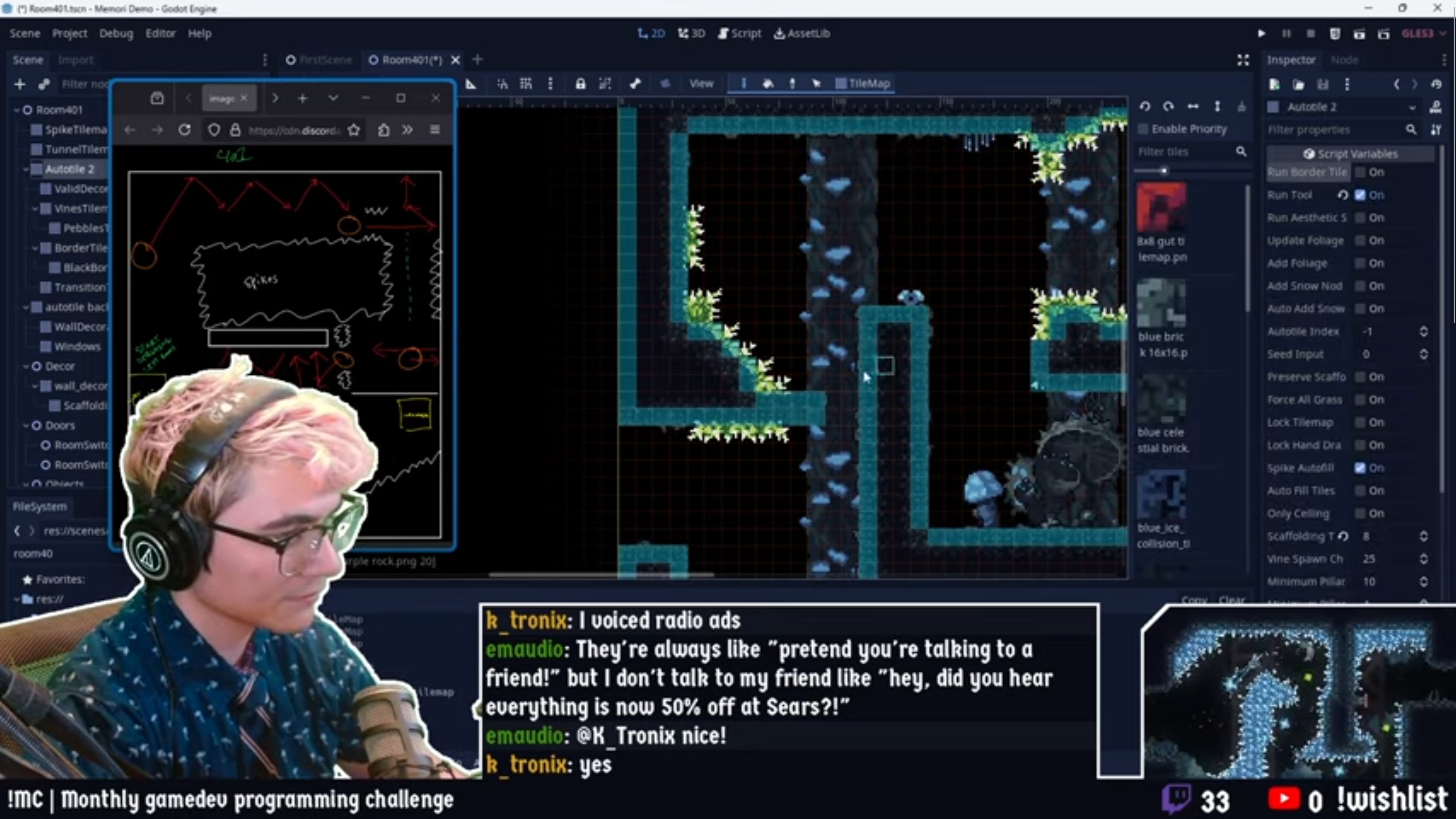Select the Room401 root node
The image size is (1456, 819).
[x=59, y=110]
